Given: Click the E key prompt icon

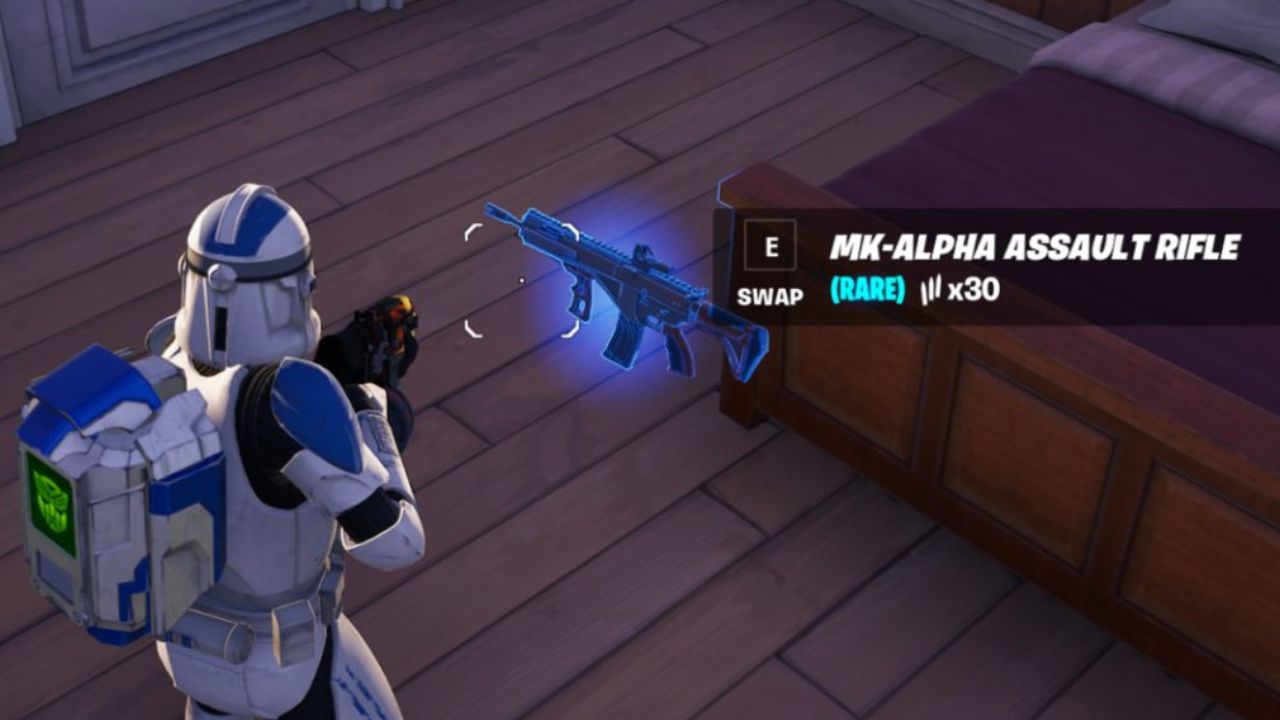Looking at the screenshot, I should click(770, 243).
